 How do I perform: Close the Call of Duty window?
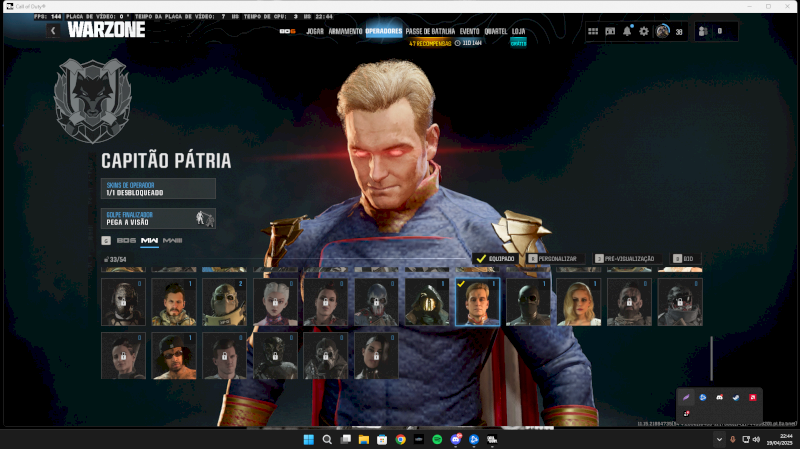coord(785,7)
